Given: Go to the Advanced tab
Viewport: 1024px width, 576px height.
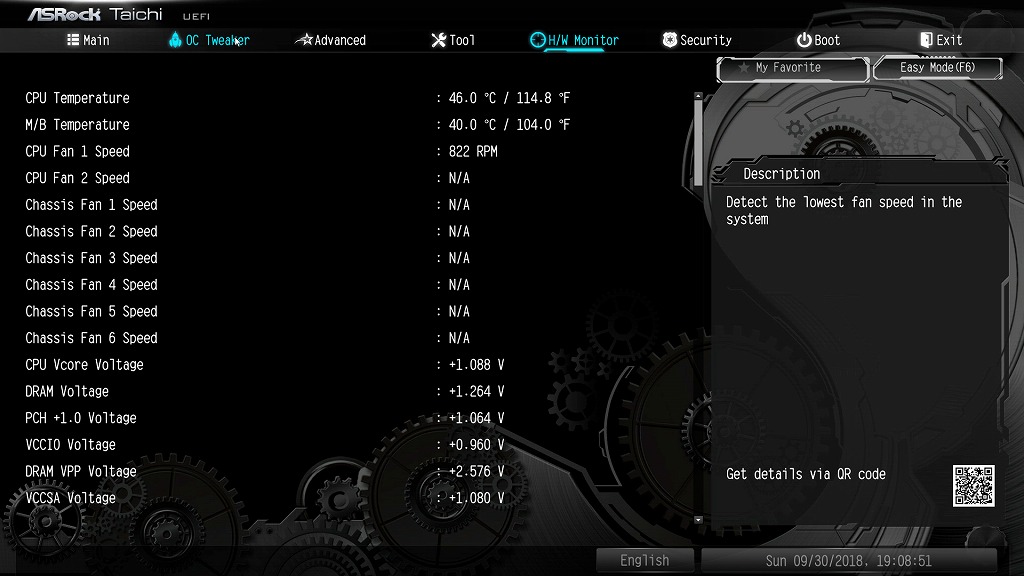Looking at the screenshot, I should pos(331,40).
